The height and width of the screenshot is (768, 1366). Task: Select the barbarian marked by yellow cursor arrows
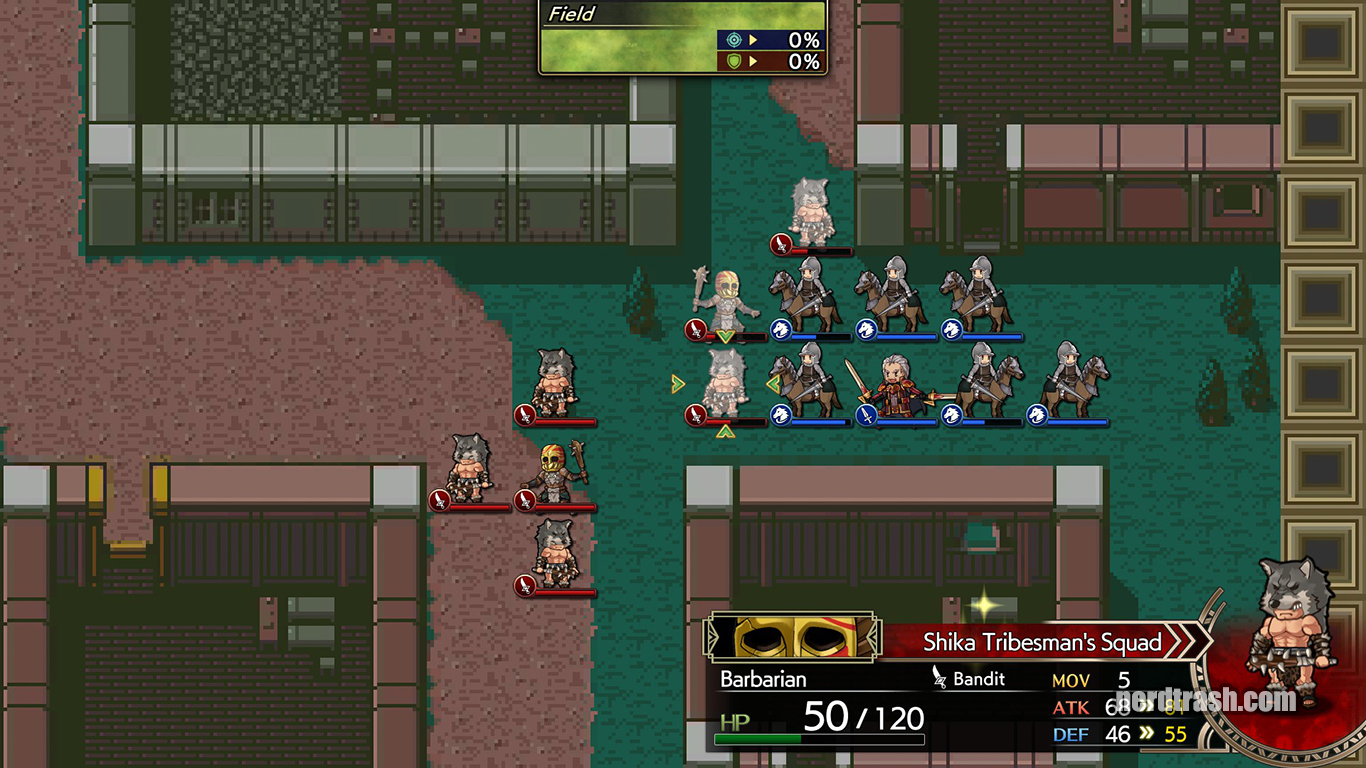tap(724, 384)
